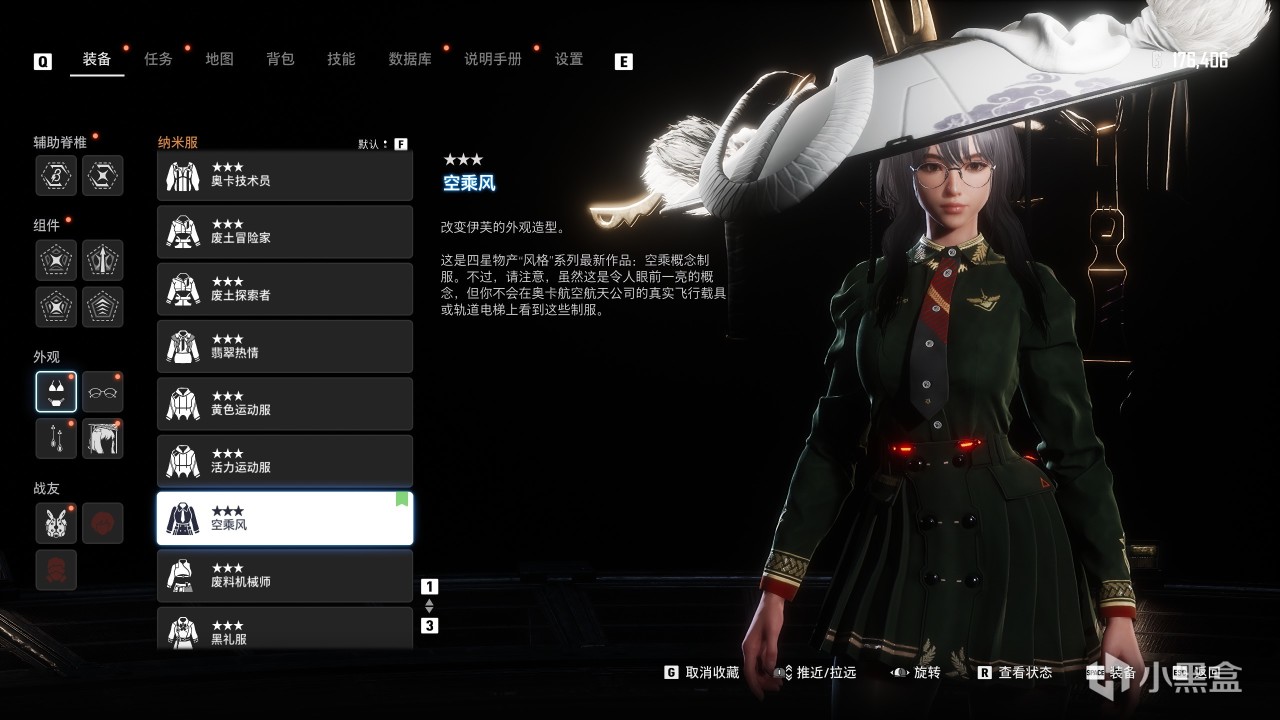Image resolution: width=1280 pixels, height=720 pixels.
Task: Click the 活力运动服 list entry
Action: pyautogui.click(x=285, y=461)
